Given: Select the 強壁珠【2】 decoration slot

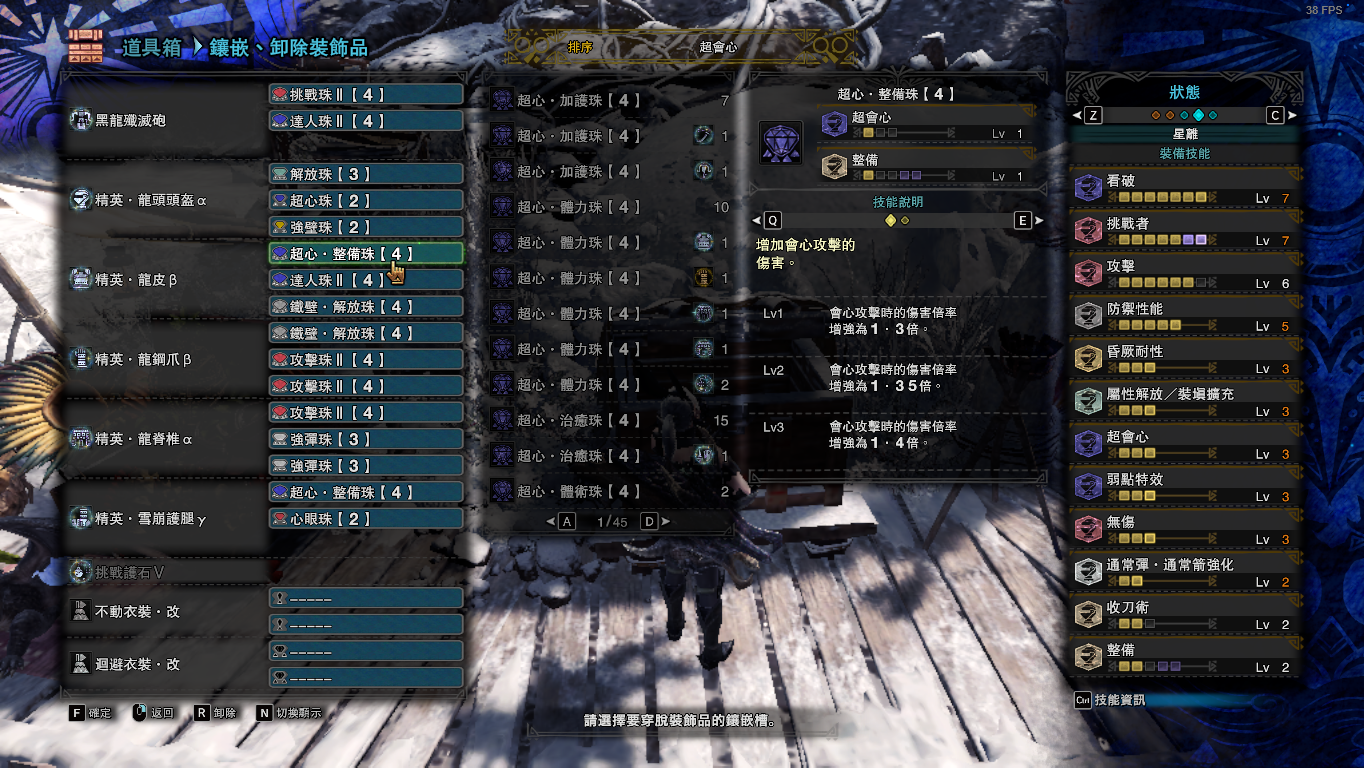Looking at the screenshot, I should point(365,227).
